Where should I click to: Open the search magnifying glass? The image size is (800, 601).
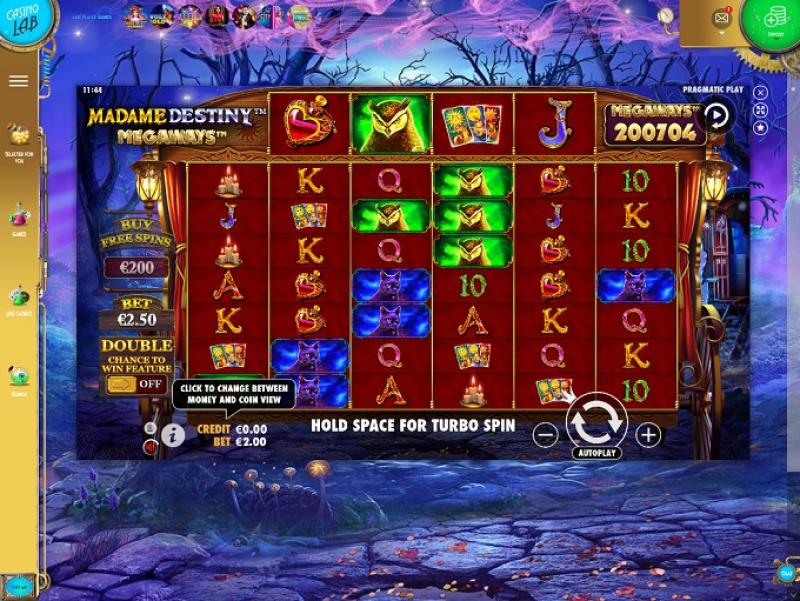(666, 16)
